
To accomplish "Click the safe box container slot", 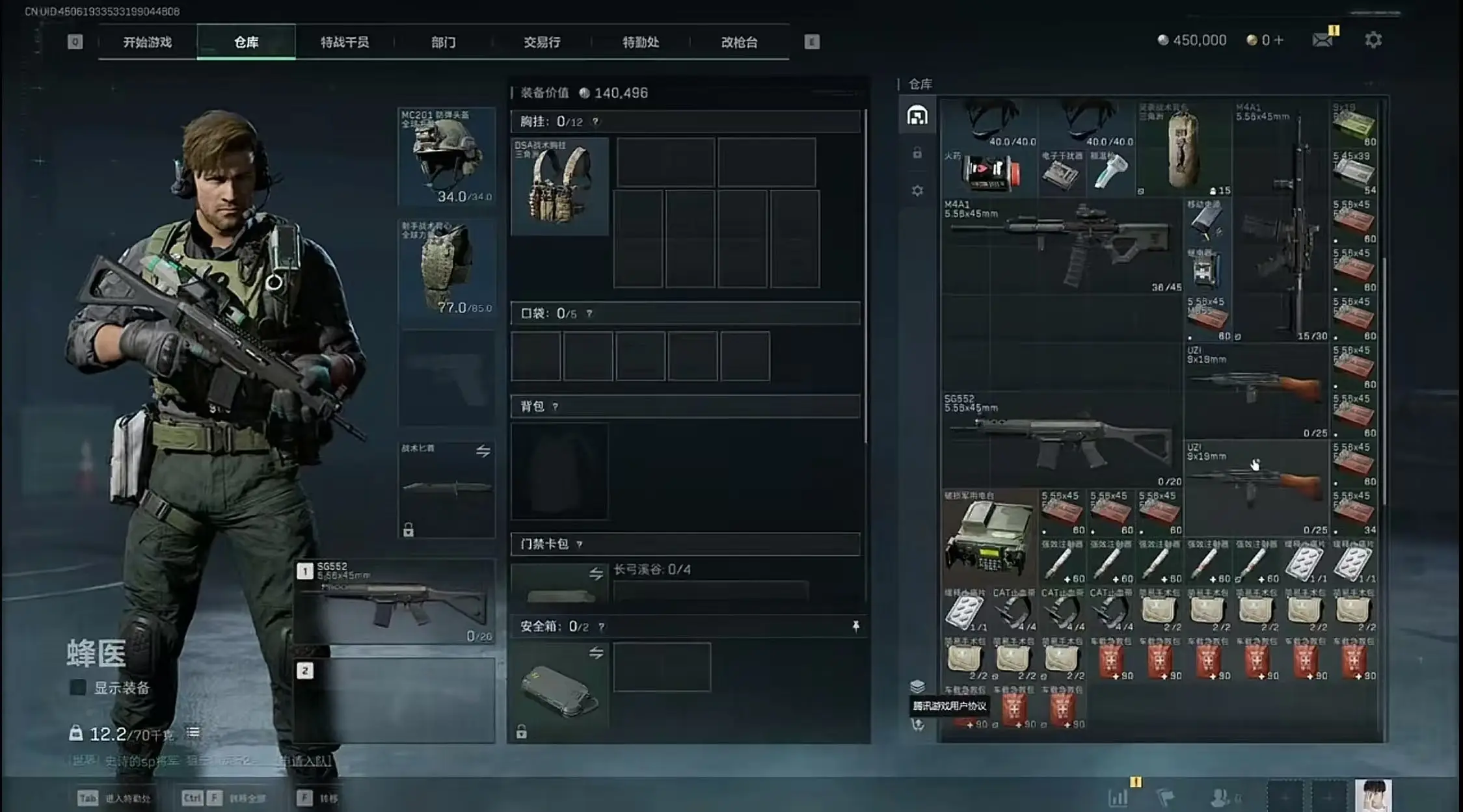I will [x=559, y=690].
